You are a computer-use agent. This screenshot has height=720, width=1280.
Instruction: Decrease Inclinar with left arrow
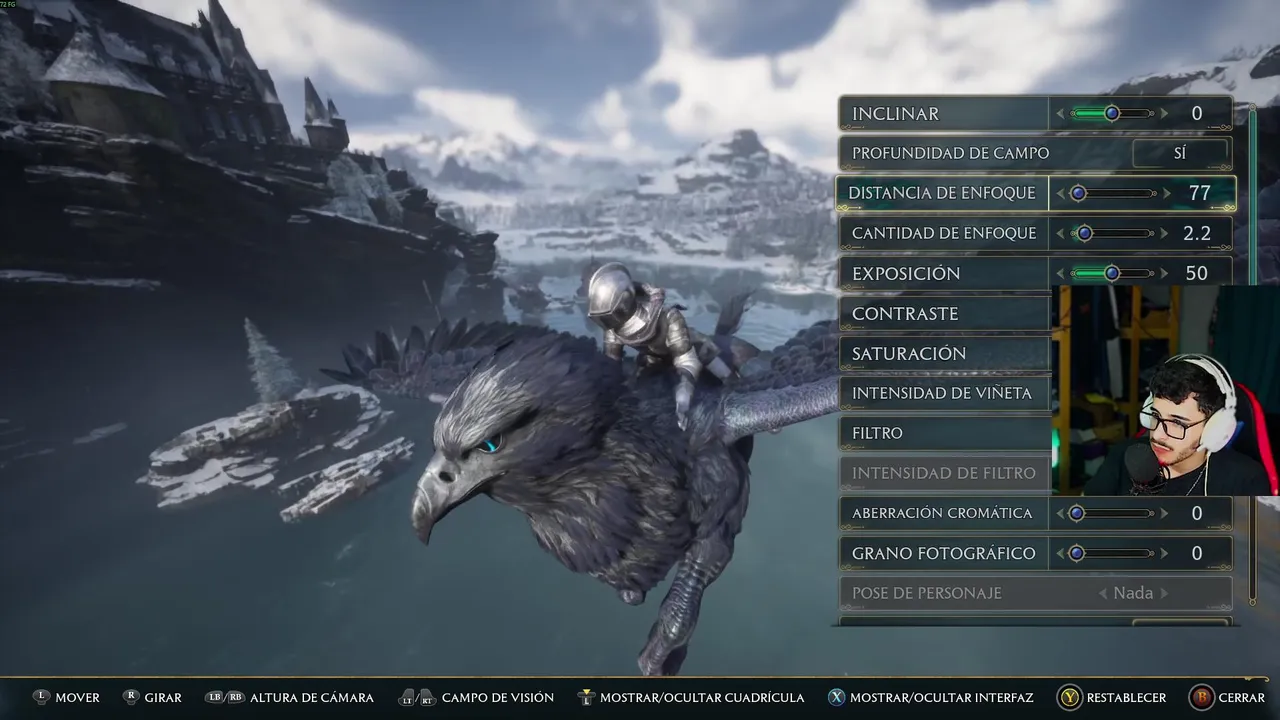point(1060,114)
